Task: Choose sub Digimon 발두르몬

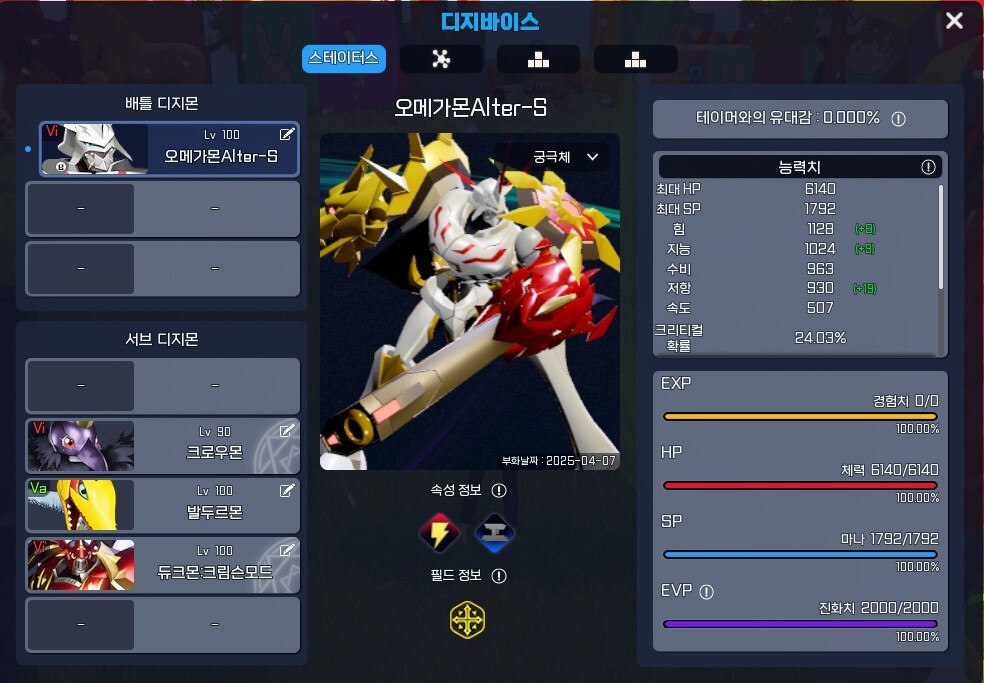Action: (x=162, y=505)
